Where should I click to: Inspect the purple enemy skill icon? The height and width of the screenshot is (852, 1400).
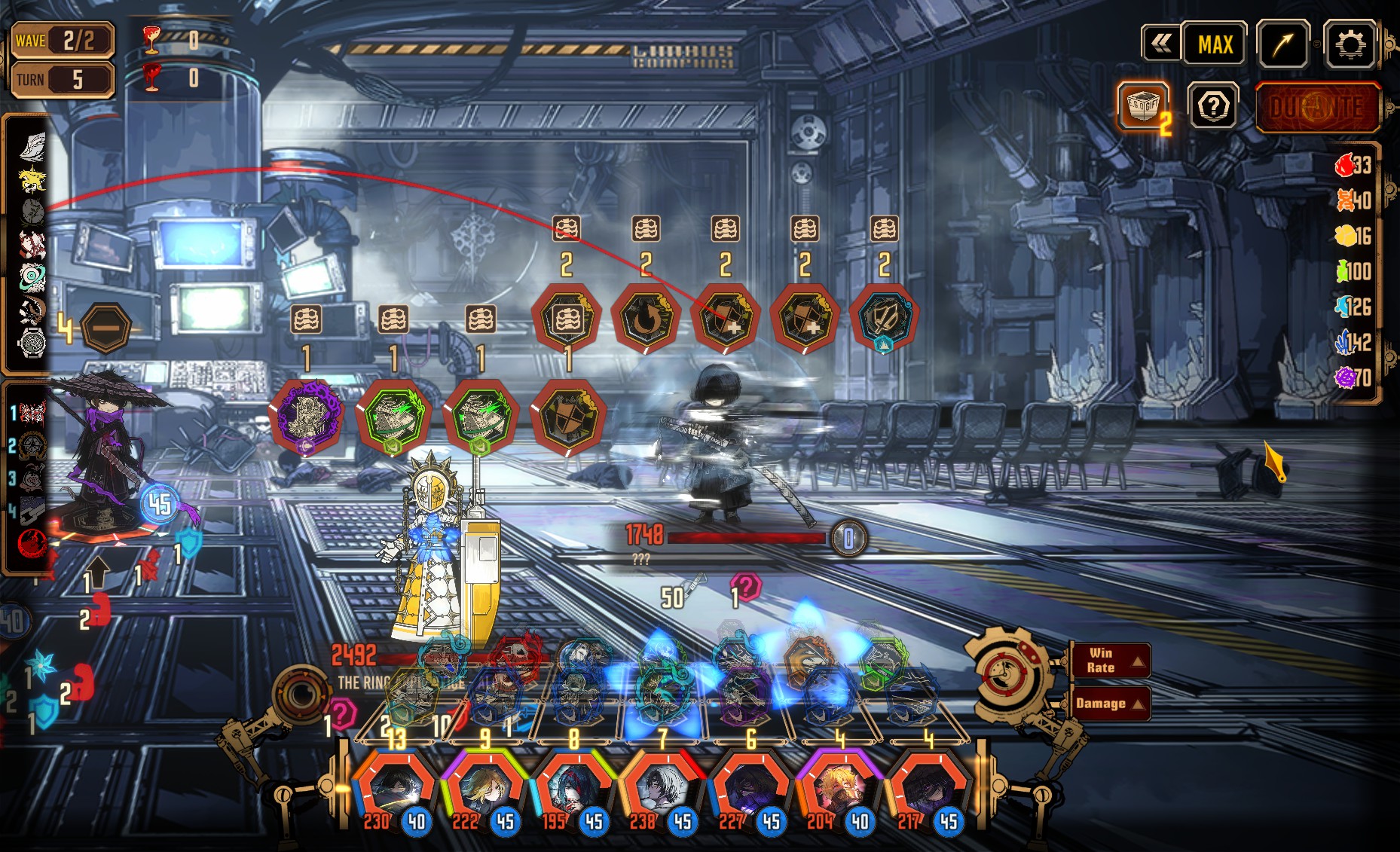307,417
